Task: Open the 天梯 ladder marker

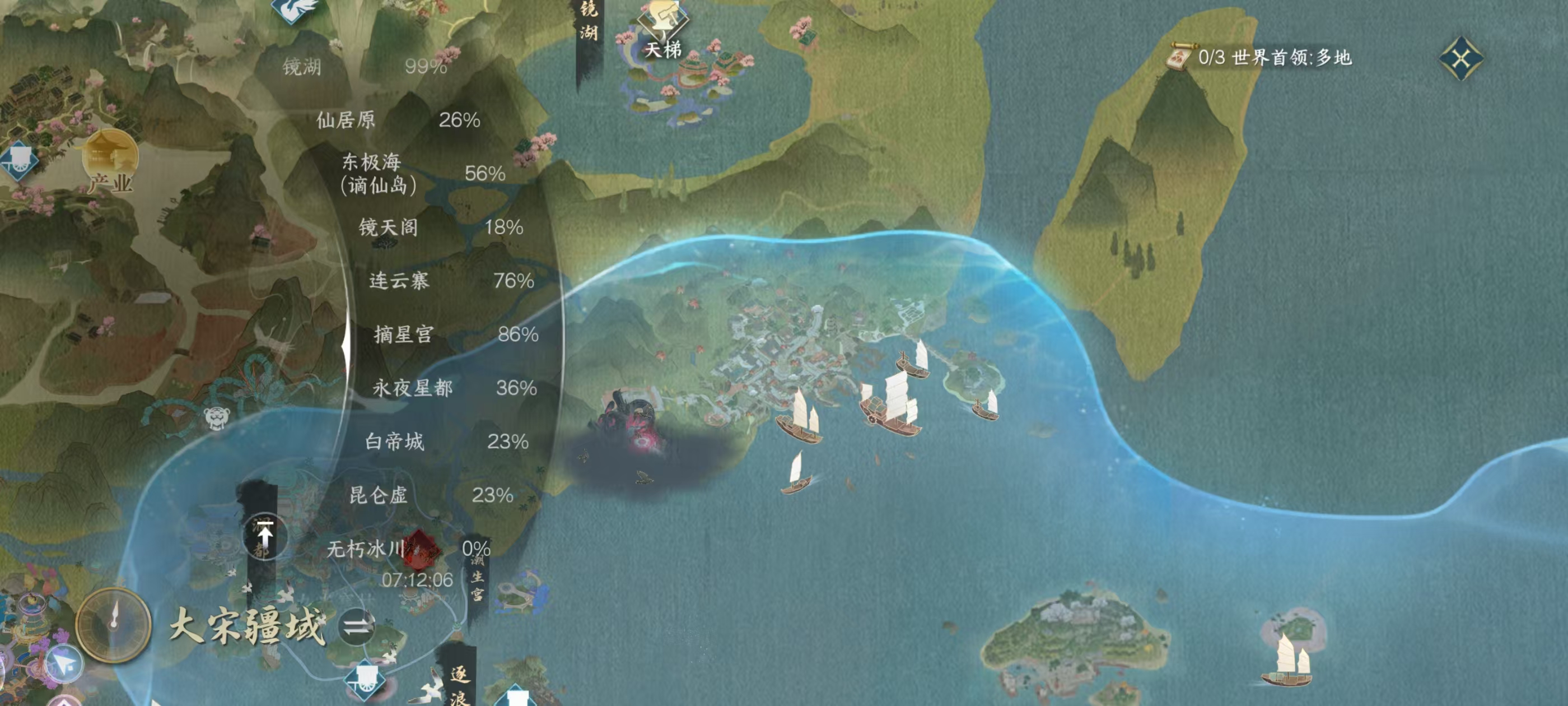Action: click(663, 27)
